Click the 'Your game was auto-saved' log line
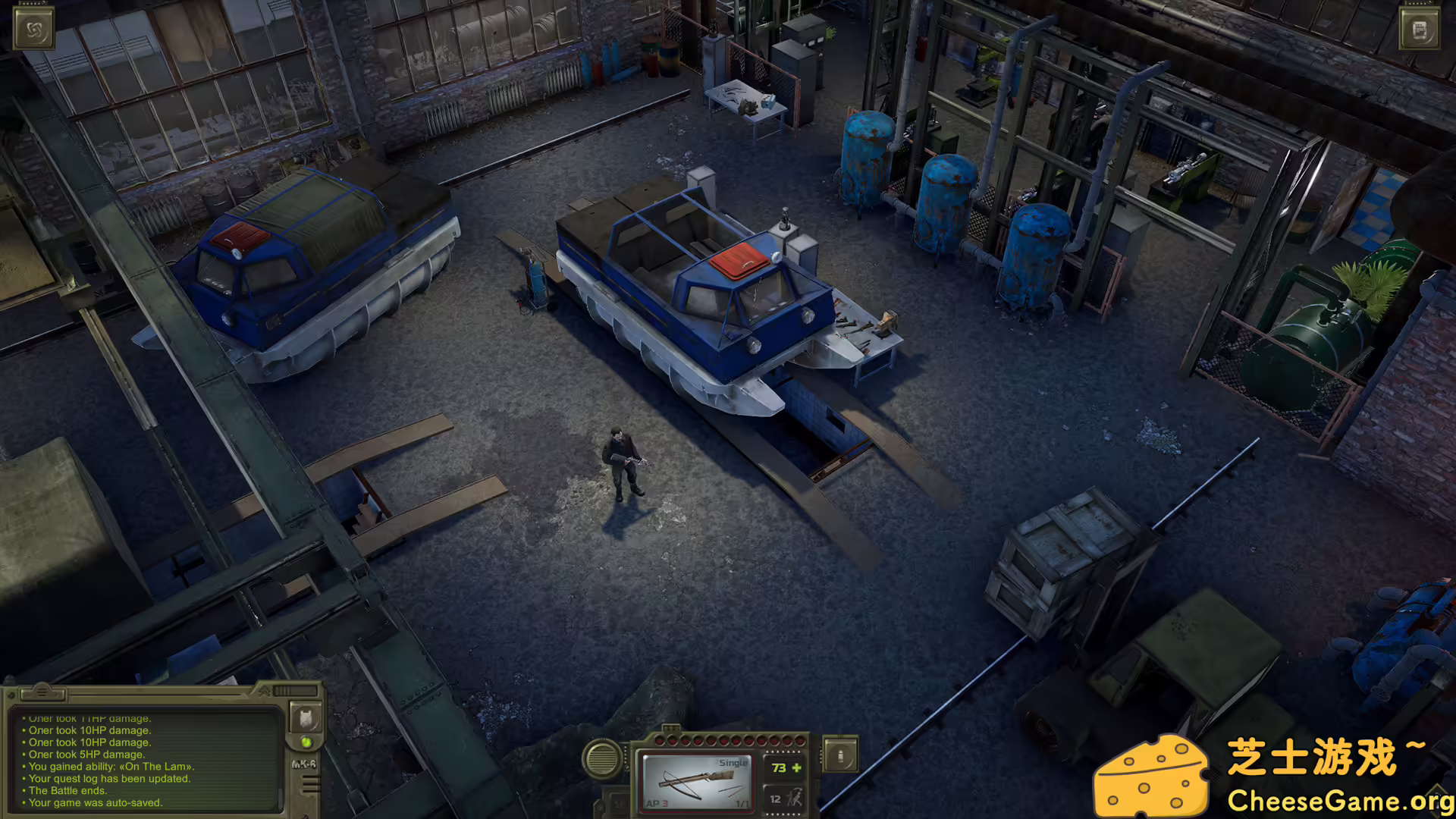The image size is (1456, 819). coord(96,802)
